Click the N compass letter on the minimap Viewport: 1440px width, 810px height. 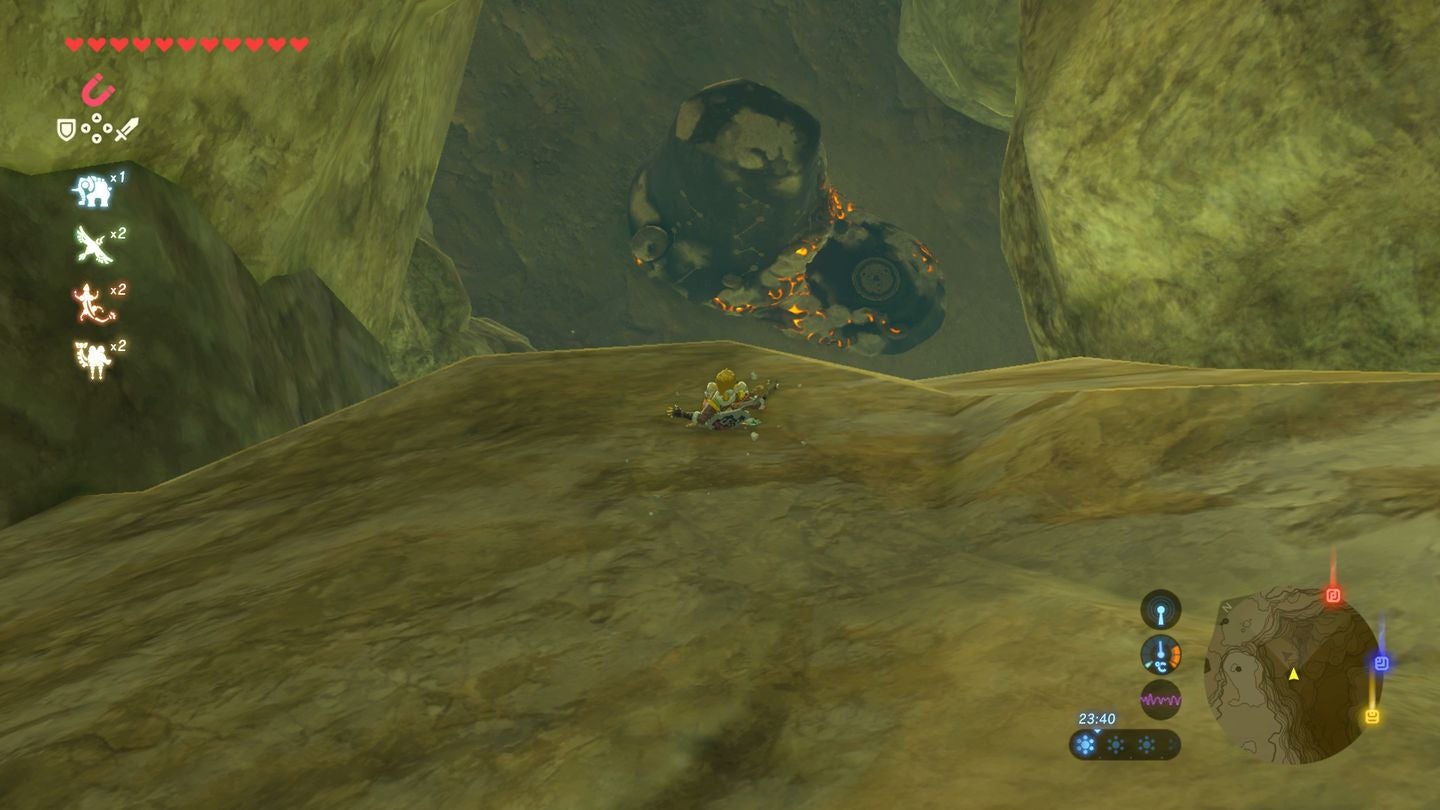(1227, 608)
